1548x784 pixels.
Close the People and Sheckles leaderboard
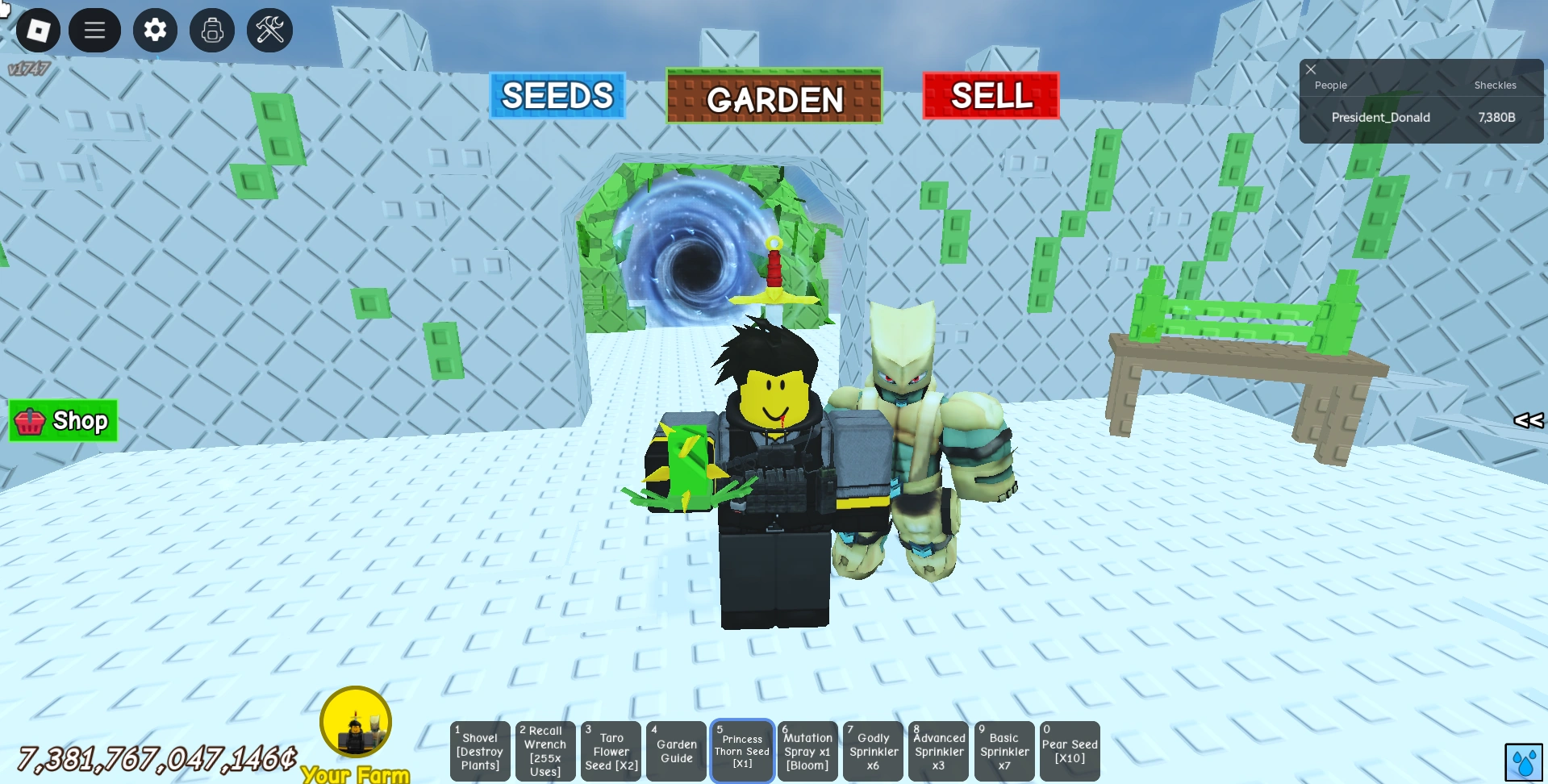click(1310, 69)
